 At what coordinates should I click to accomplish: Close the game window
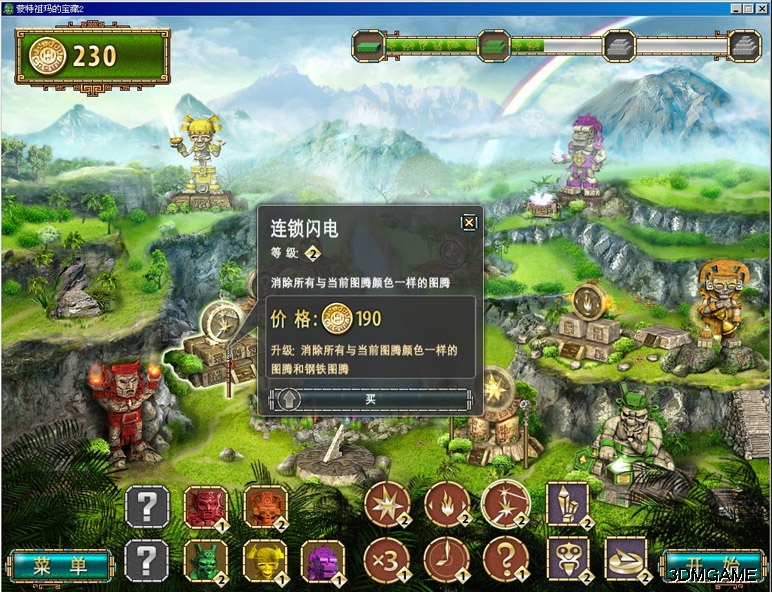pyautogui.click(x=761, y=7)
